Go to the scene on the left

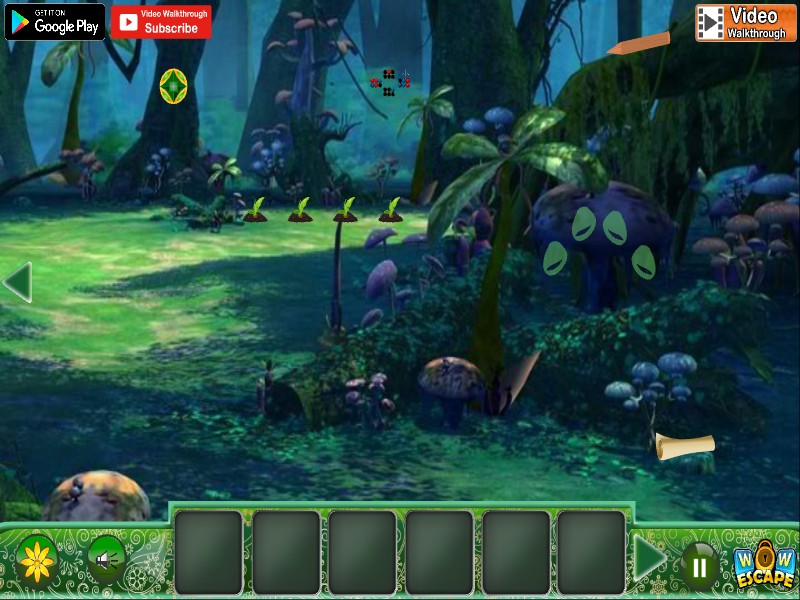[x=17, y=283]
